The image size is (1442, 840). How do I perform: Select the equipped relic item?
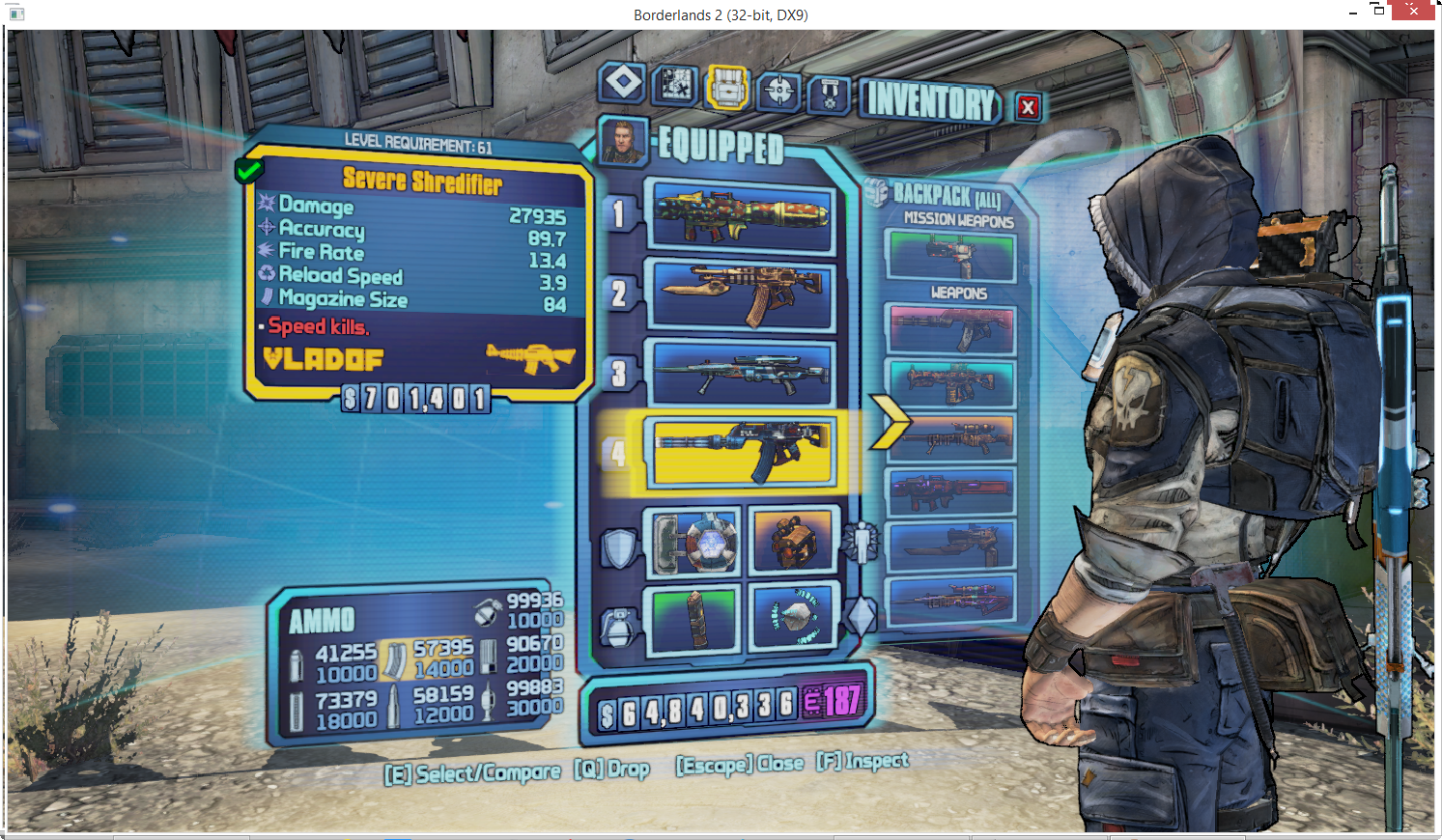tap(791, 619)
